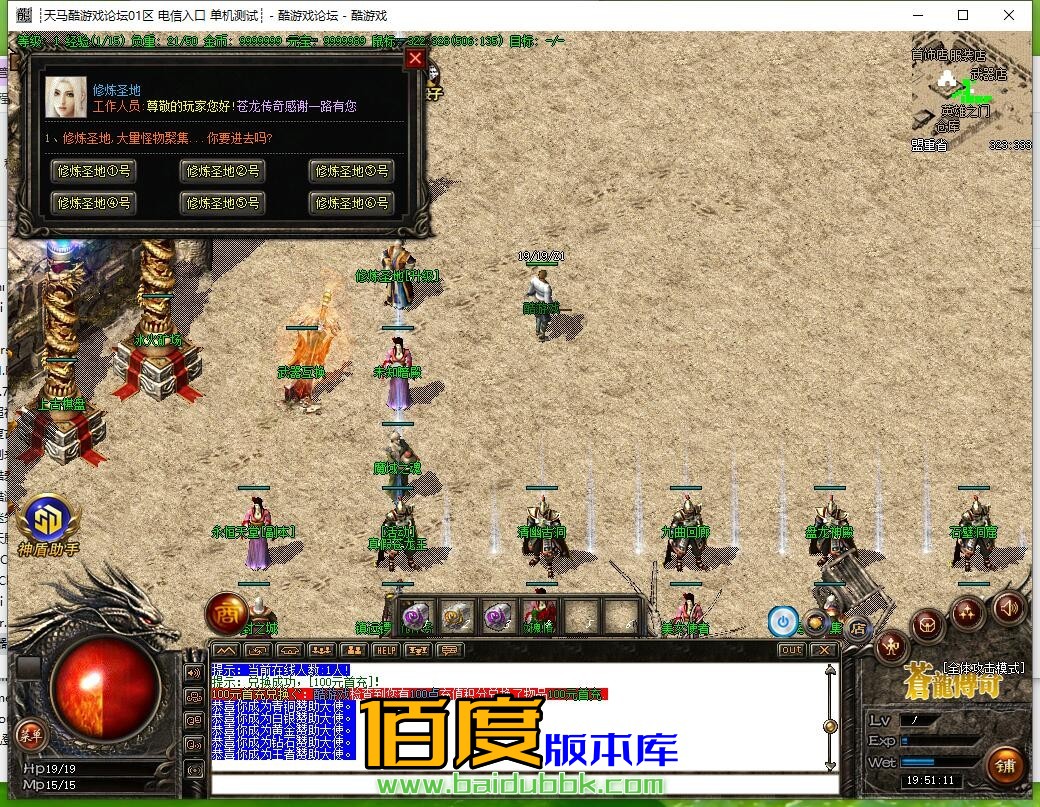Select the 修炼圣地②号 option
The height and width of the screenshot is (807, 1040).
click(223, 171)
